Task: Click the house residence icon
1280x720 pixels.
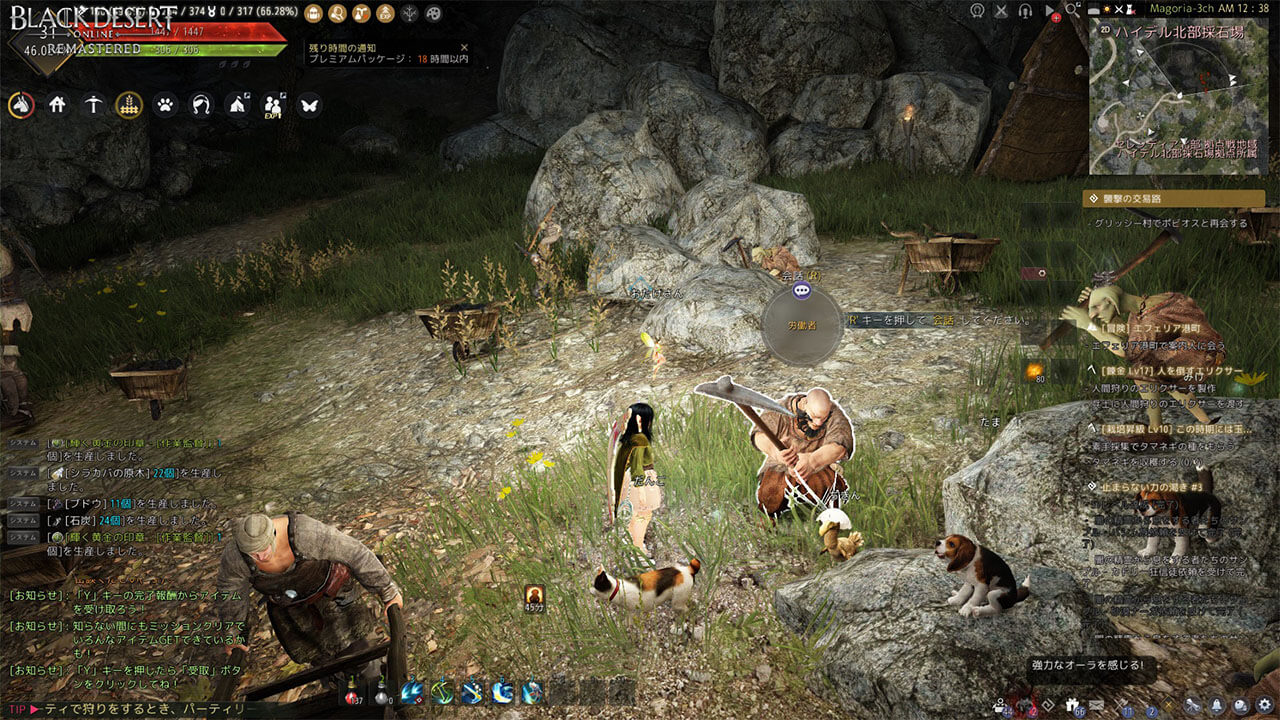Action: tap(57, 104)
